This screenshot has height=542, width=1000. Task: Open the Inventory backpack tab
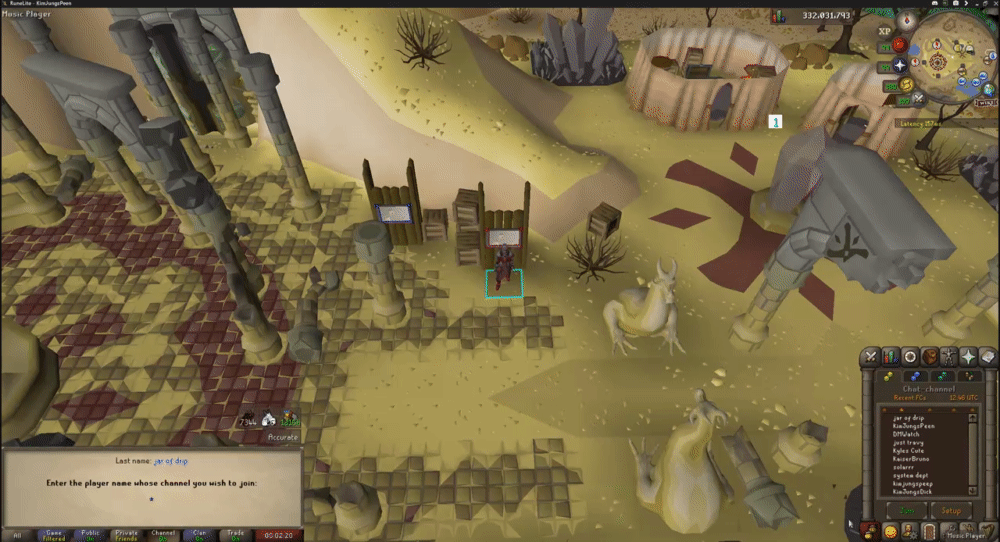pos(929,357)
